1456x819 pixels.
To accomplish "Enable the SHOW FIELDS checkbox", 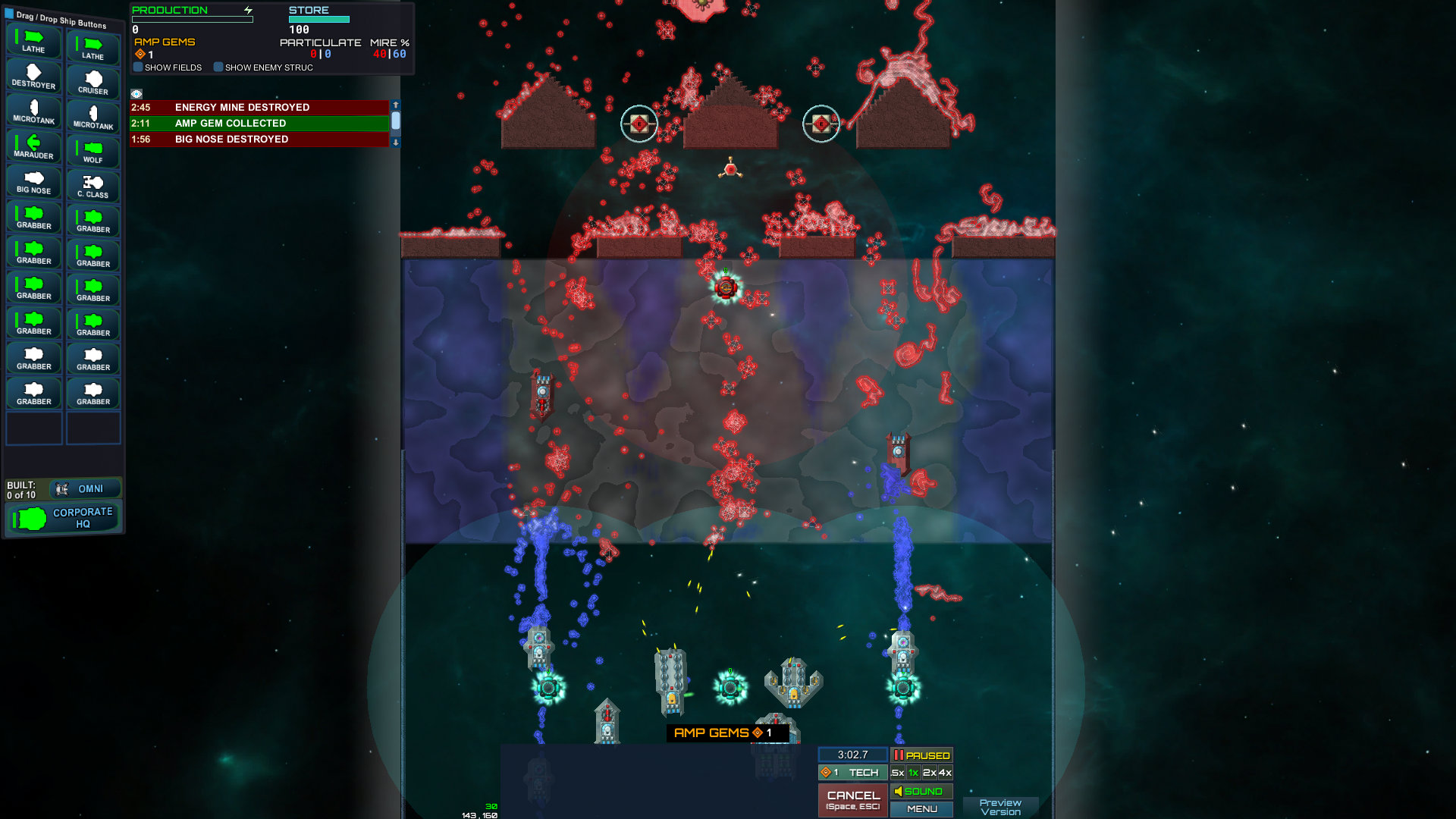I will pos(137,67).
